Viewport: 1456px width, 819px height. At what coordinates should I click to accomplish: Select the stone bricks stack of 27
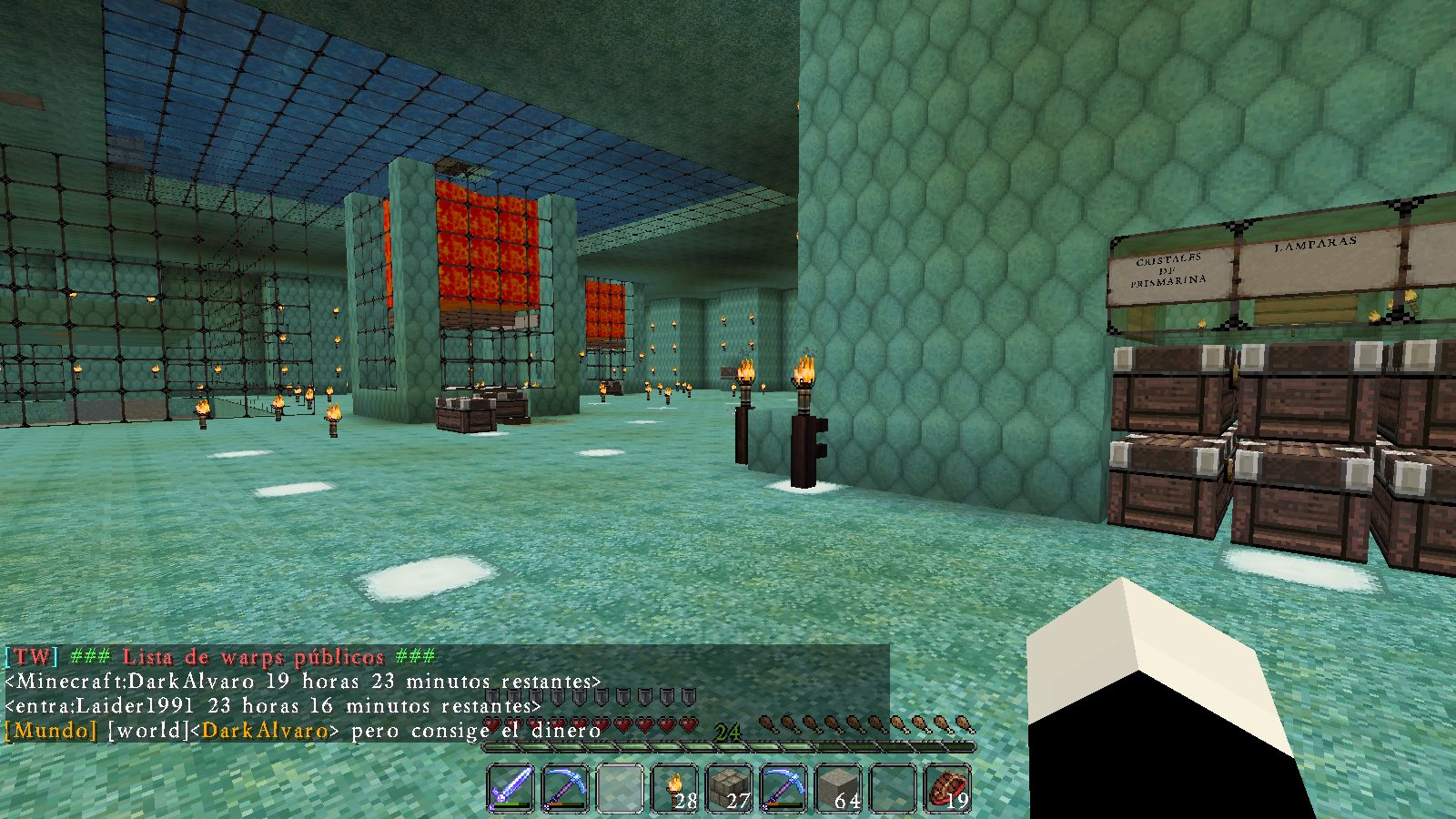pos(729,786)
